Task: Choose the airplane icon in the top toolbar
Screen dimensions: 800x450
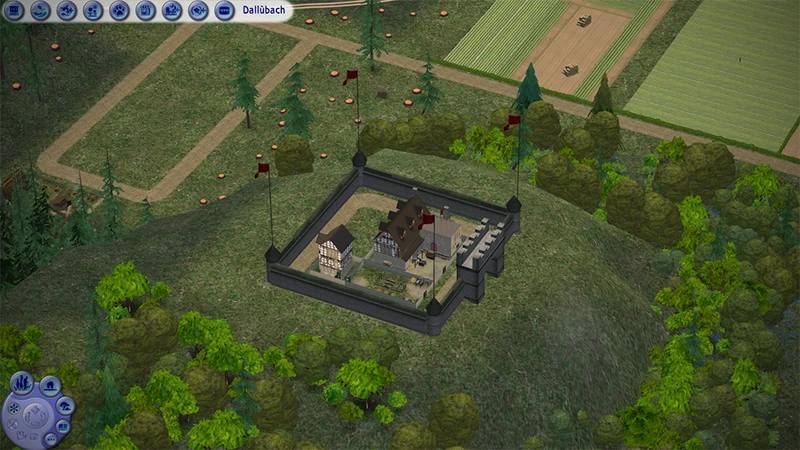Action: click(x=68, y=11)
